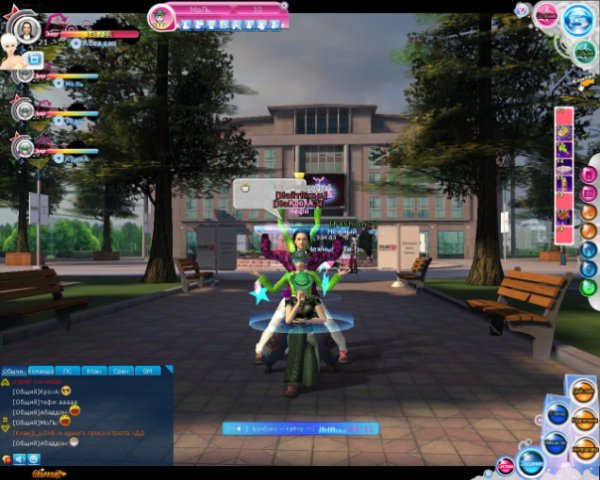Screen dimensions: 600x480
Task: Click the player portrait in the top-left
Action: 27,30
